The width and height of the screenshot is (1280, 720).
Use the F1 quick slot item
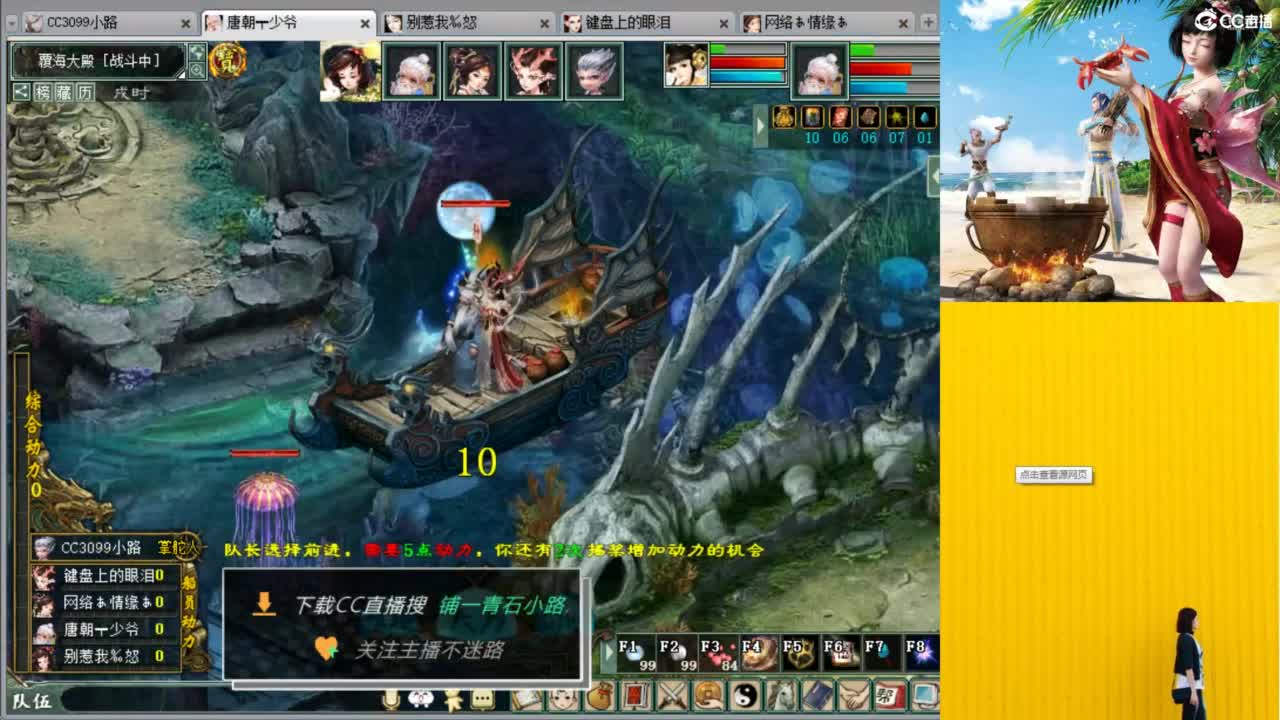636,652
